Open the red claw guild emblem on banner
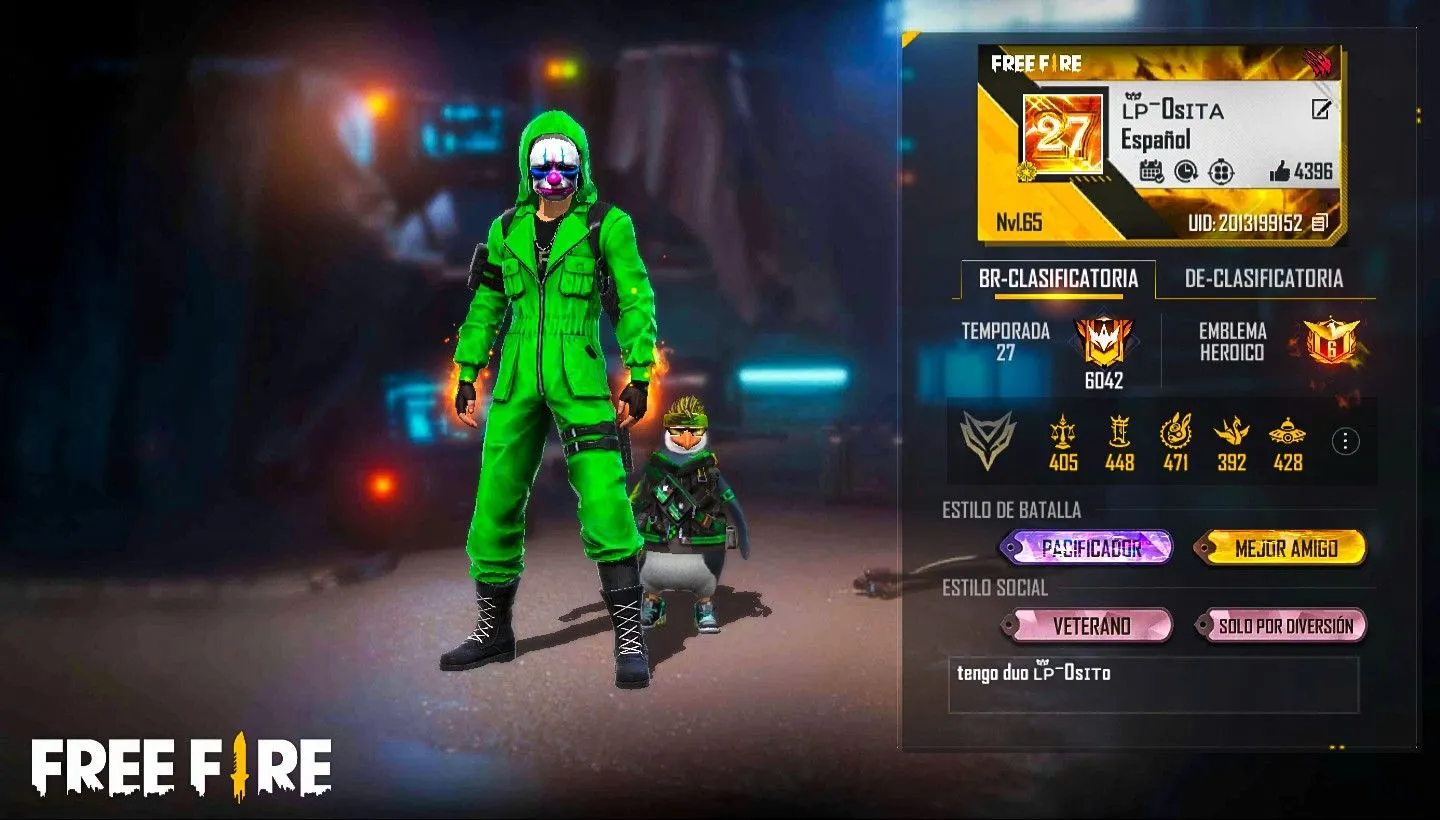This screenshot has width=1440, height=820. [1320, 66]
